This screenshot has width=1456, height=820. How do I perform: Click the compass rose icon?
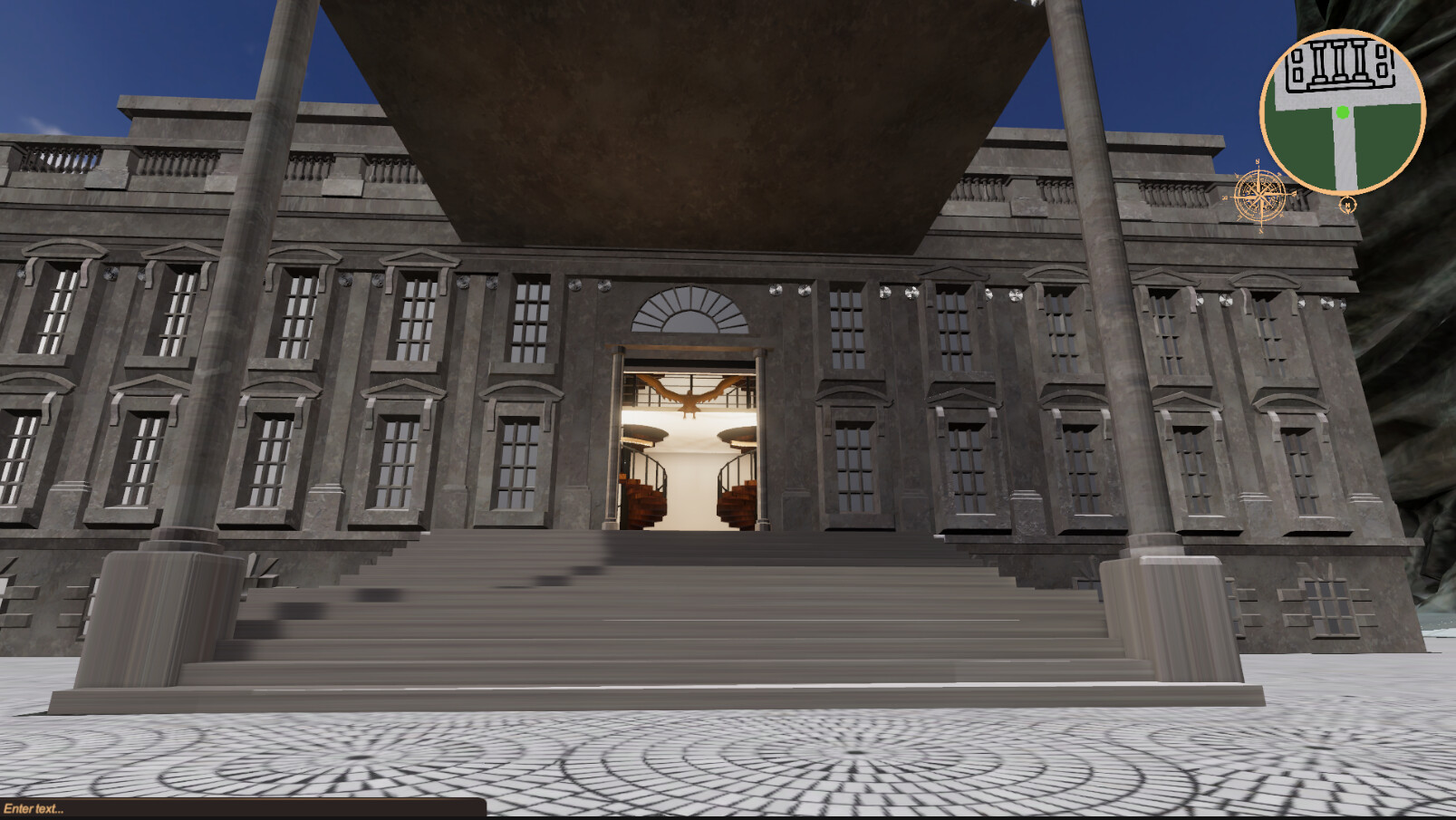pos(1258,193)
